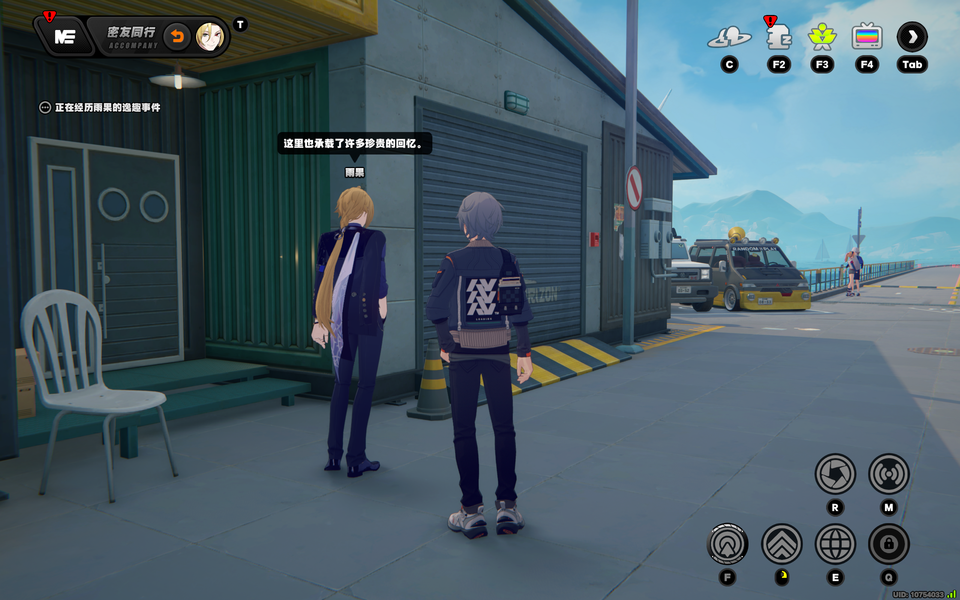Open the ME main menu button

pos(65,37)
